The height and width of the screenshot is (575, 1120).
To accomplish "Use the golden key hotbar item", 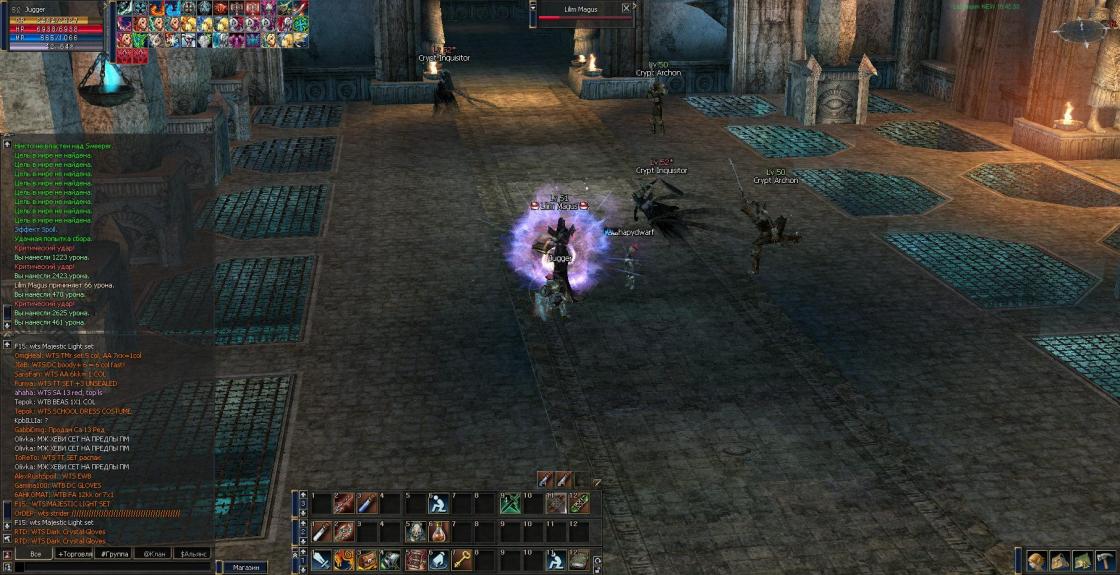I will click(464, 560).
